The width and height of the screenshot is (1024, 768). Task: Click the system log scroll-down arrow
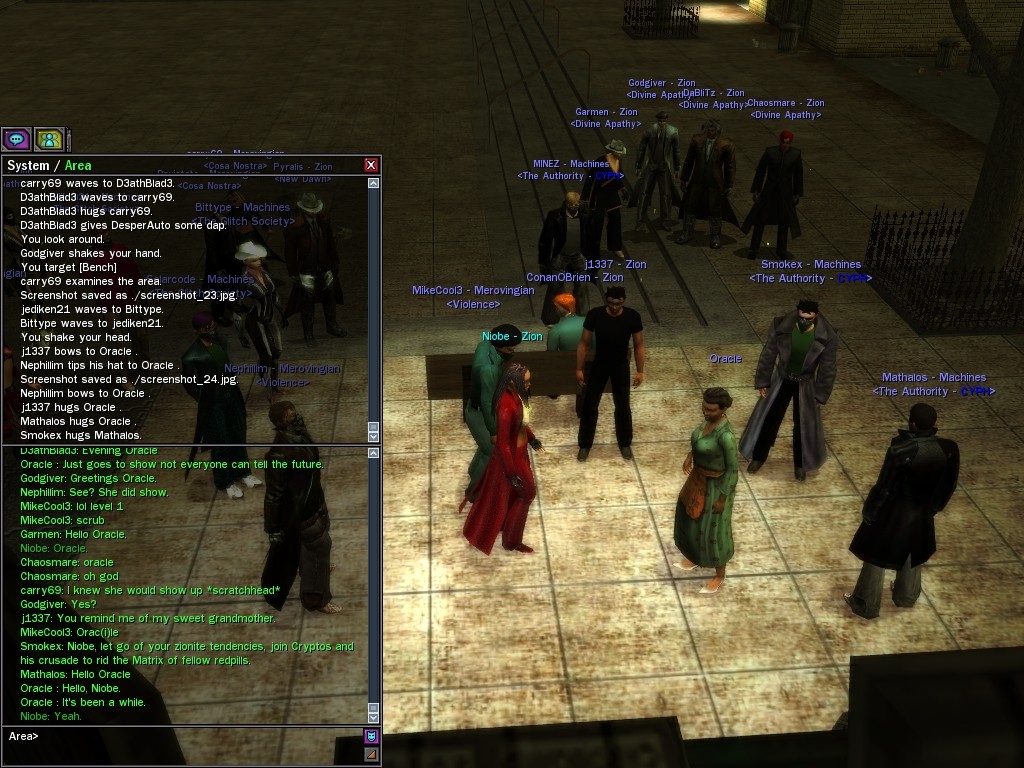(x=374, y=436)
